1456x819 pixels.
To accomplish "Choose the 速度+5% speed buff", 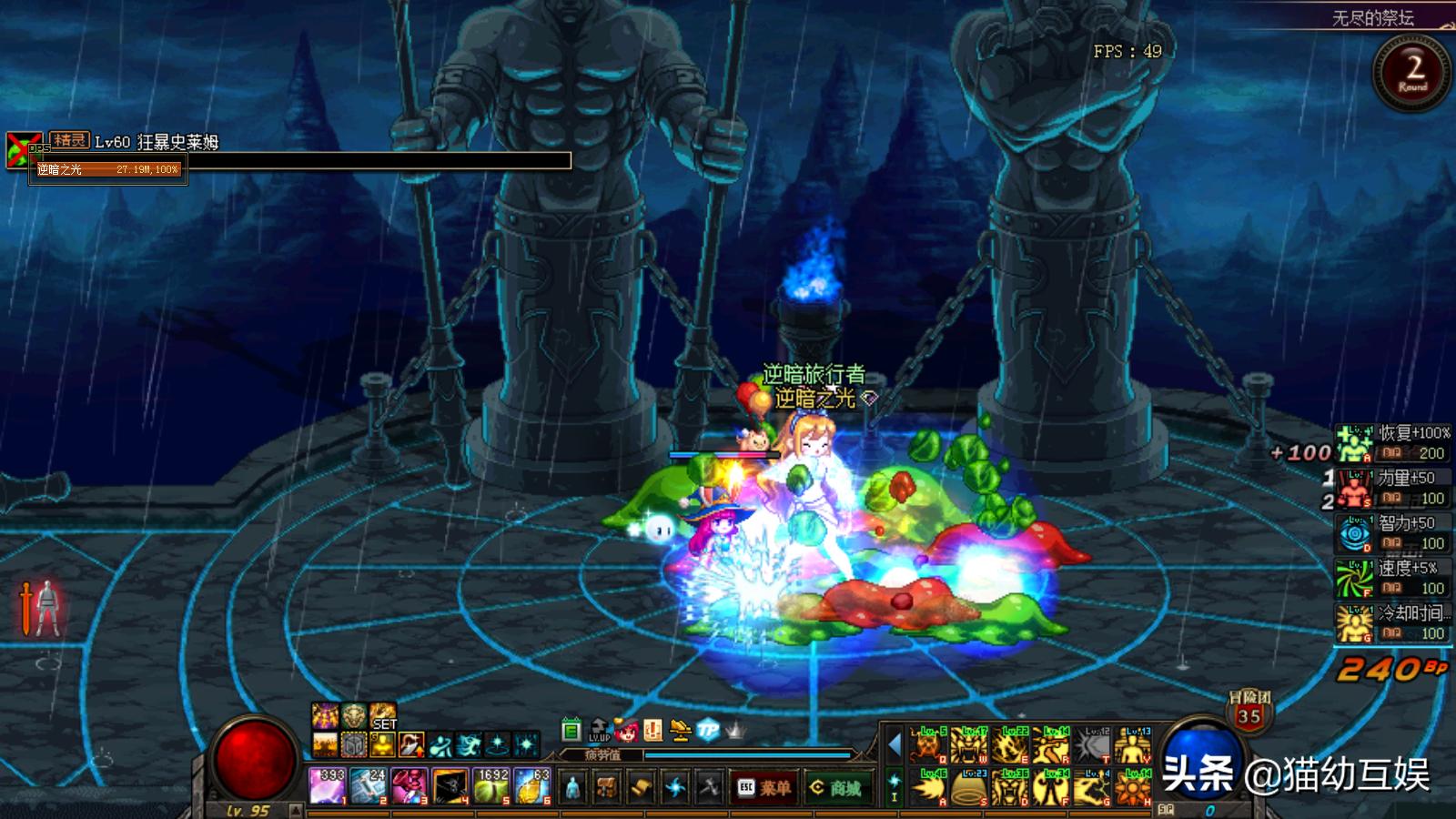I will click(1393, 579).
